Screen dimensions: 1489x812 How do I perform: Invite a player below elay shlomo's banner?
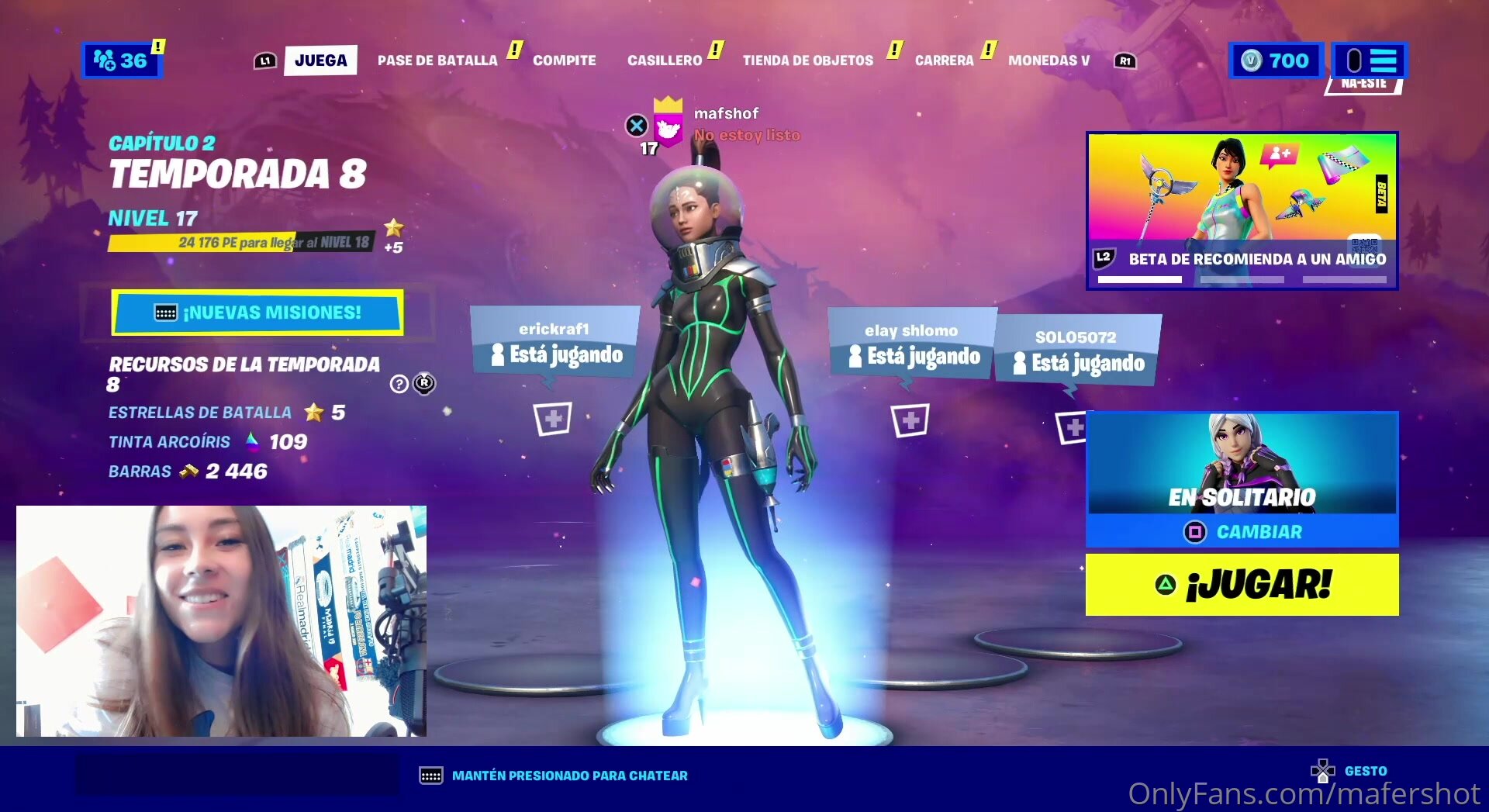910,420
